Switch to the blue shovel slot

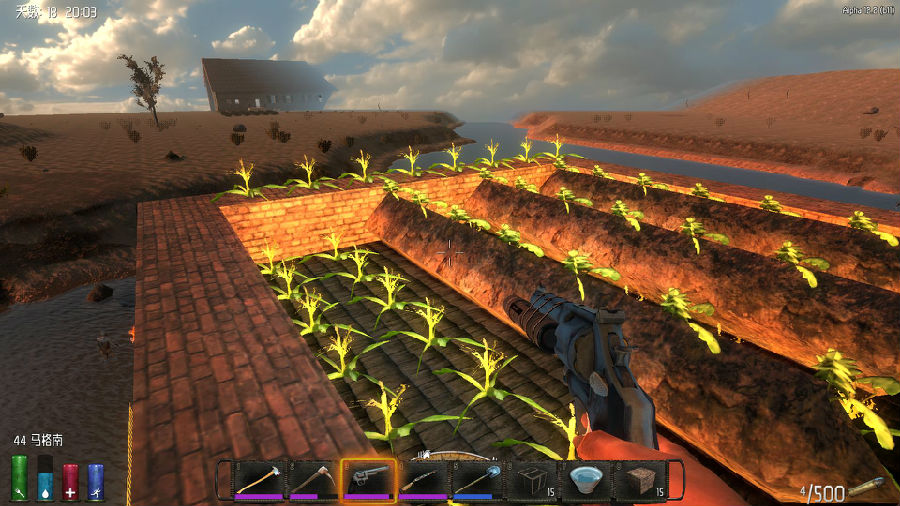(477, 480)
